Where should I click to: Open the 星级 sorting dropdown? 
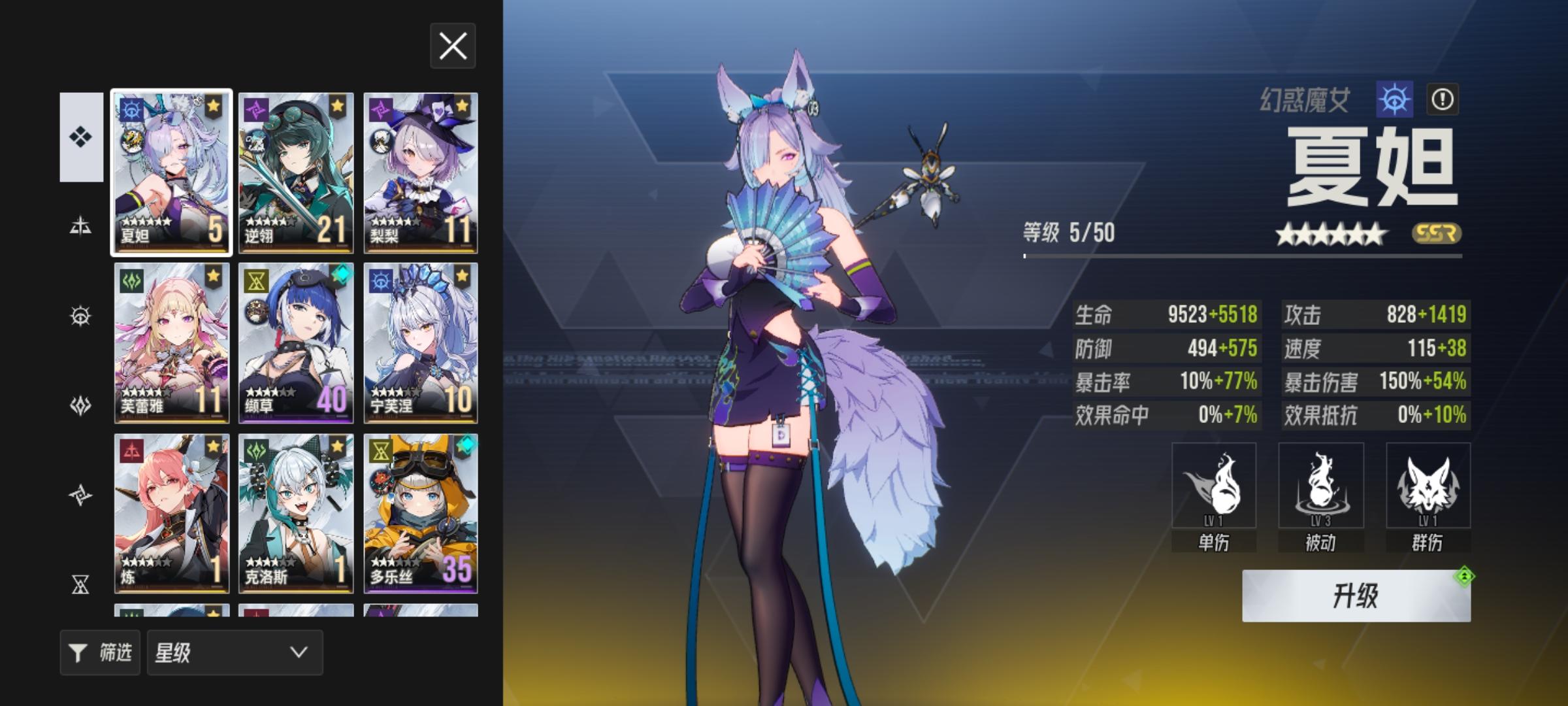233,652
